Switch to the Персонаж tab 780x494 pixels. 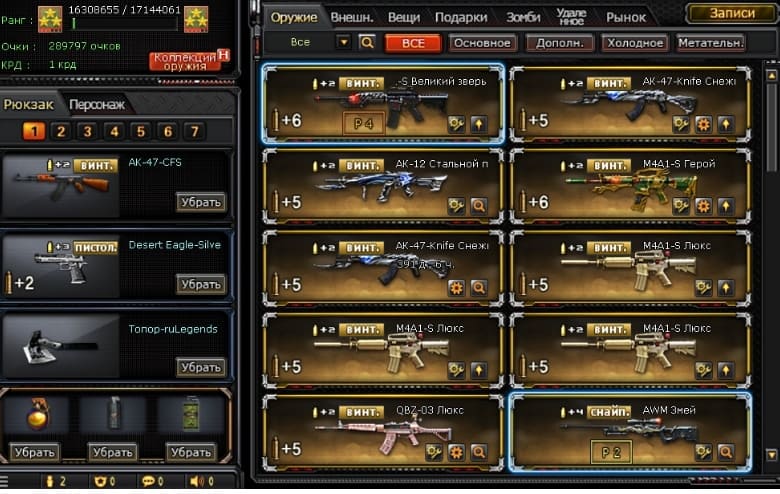point(96,104)
